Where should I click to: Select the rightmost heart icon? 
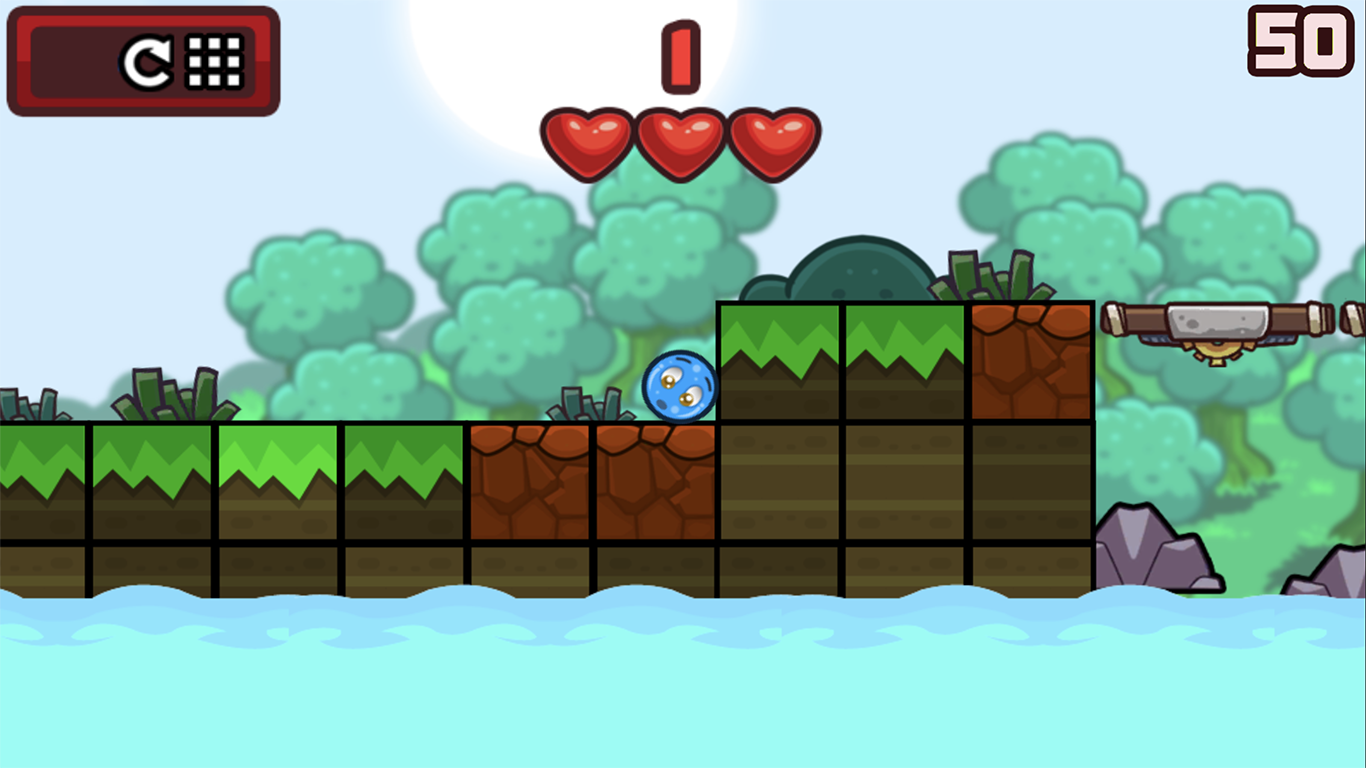(773, 140)
